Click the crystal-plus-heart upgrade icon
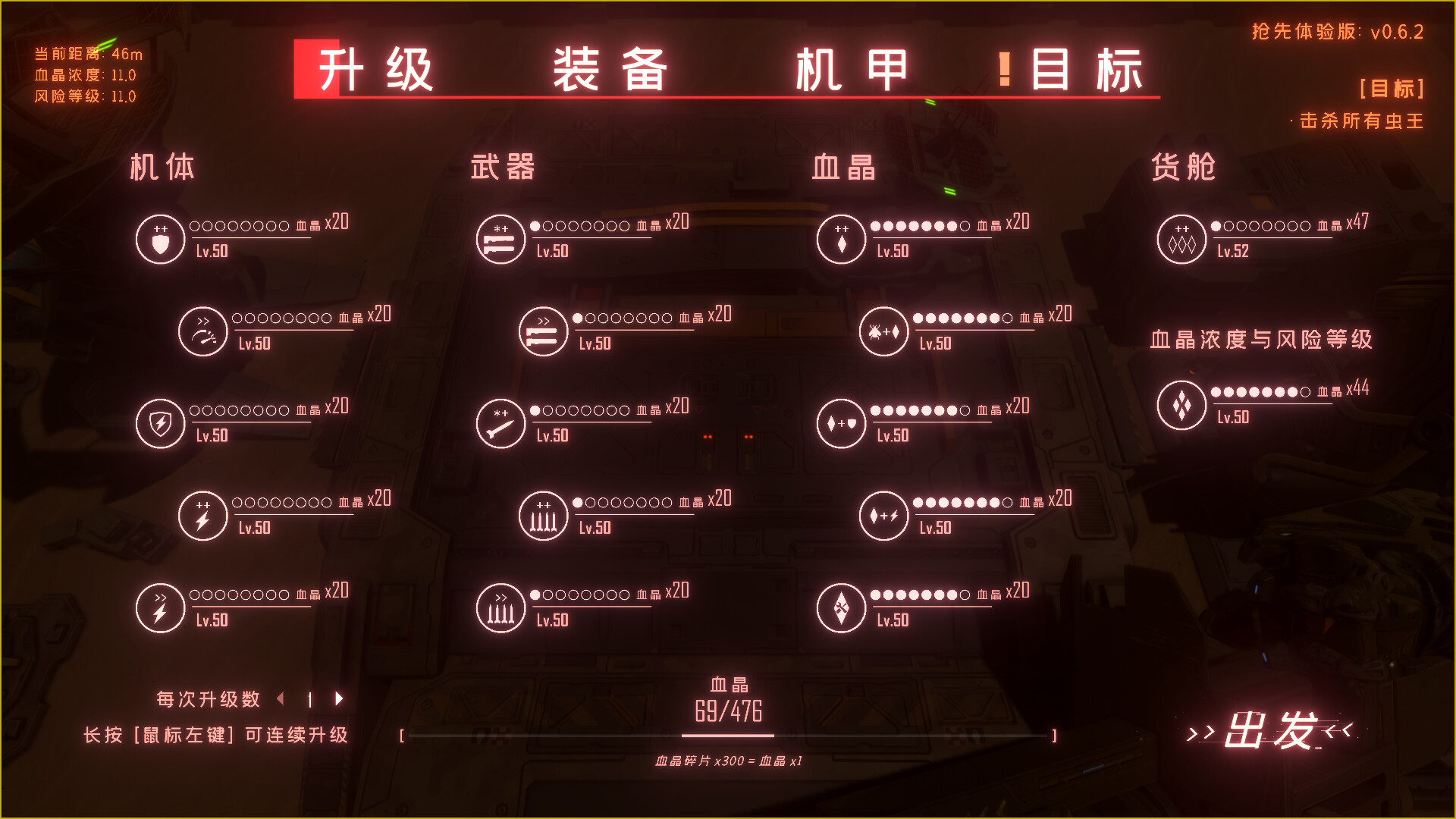Viewport: 1456px width, 819px height. coord(841,423)
